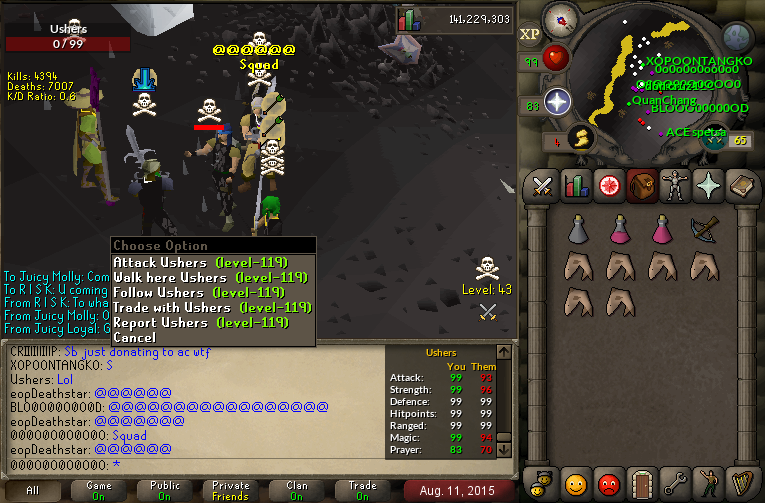Select the All chat filter tab
The height and width of the screenshot is (503, 765).
tap(33, 491)
